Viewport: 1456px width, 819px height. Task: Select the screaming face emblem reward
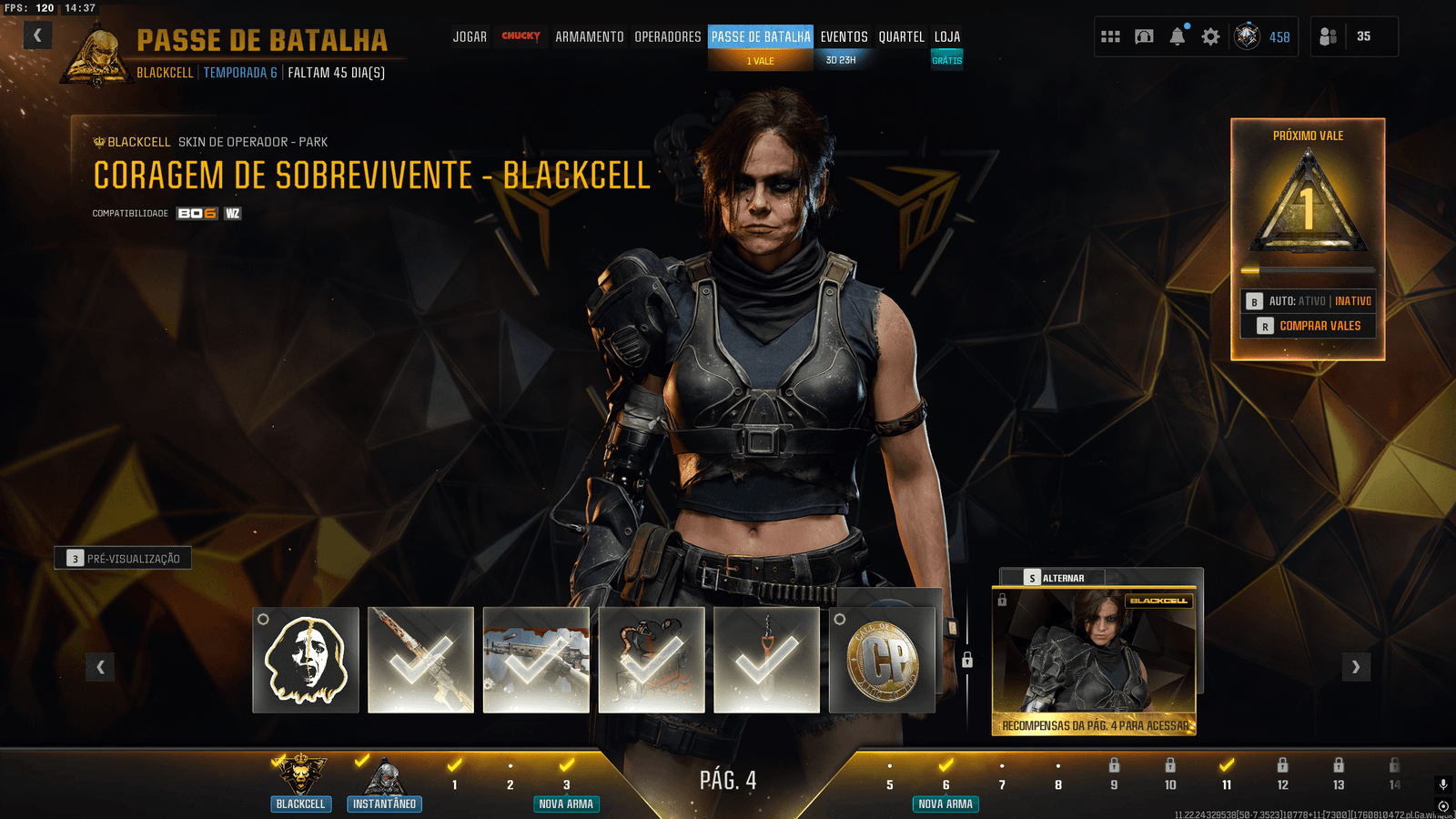tap(306, 660)
